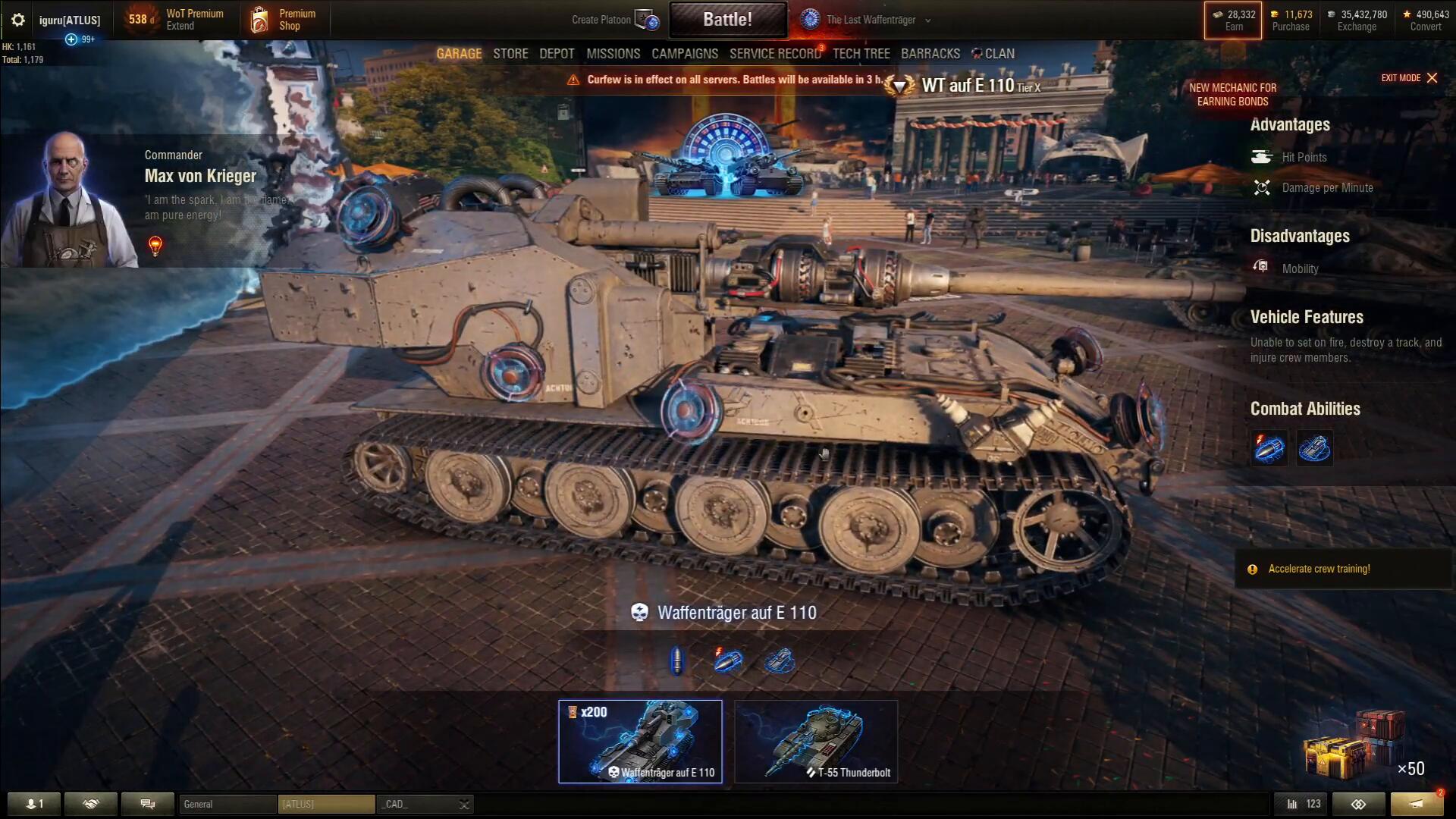Select the Waffenträger auf E 110 vehicle card
The height and width of the screenshot is (819, 1456).
coord(640,741)
